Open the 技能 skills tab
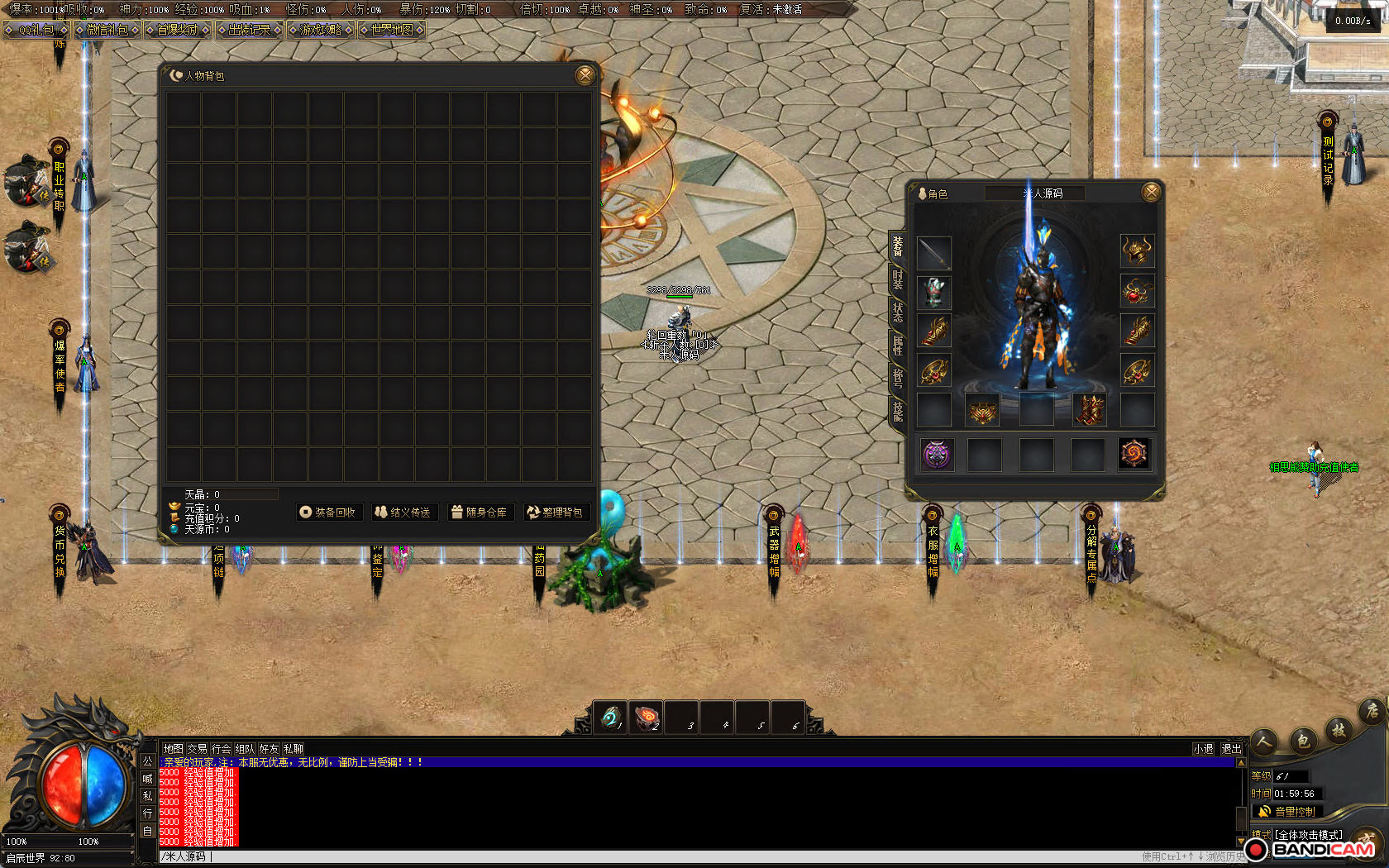This screenshot has width=1389, height=868. click(x=898, y=410)
